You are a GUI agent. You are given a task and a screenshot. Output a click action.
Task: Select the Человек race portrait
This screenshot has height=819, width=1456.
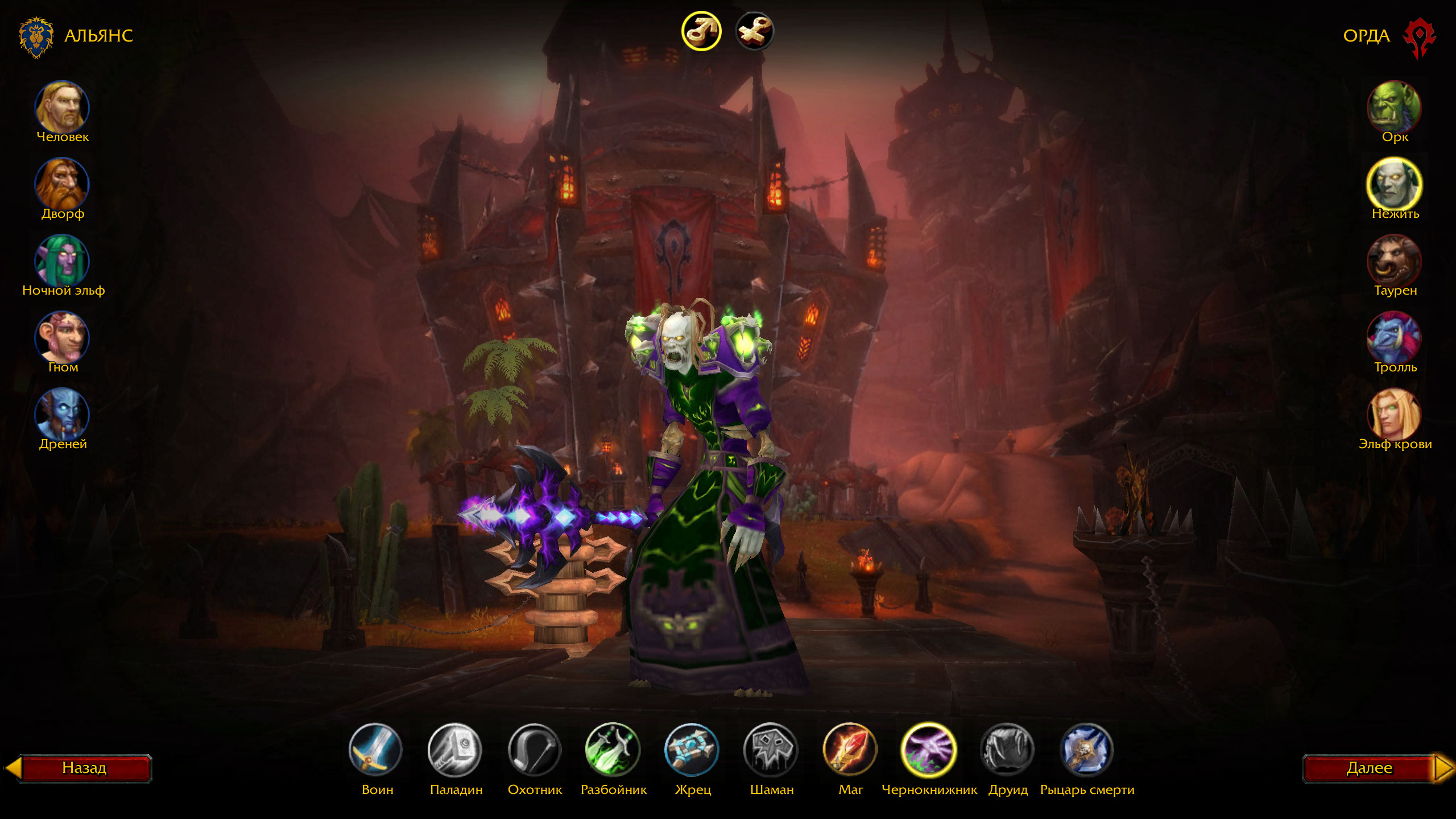[x=62, y=107]
